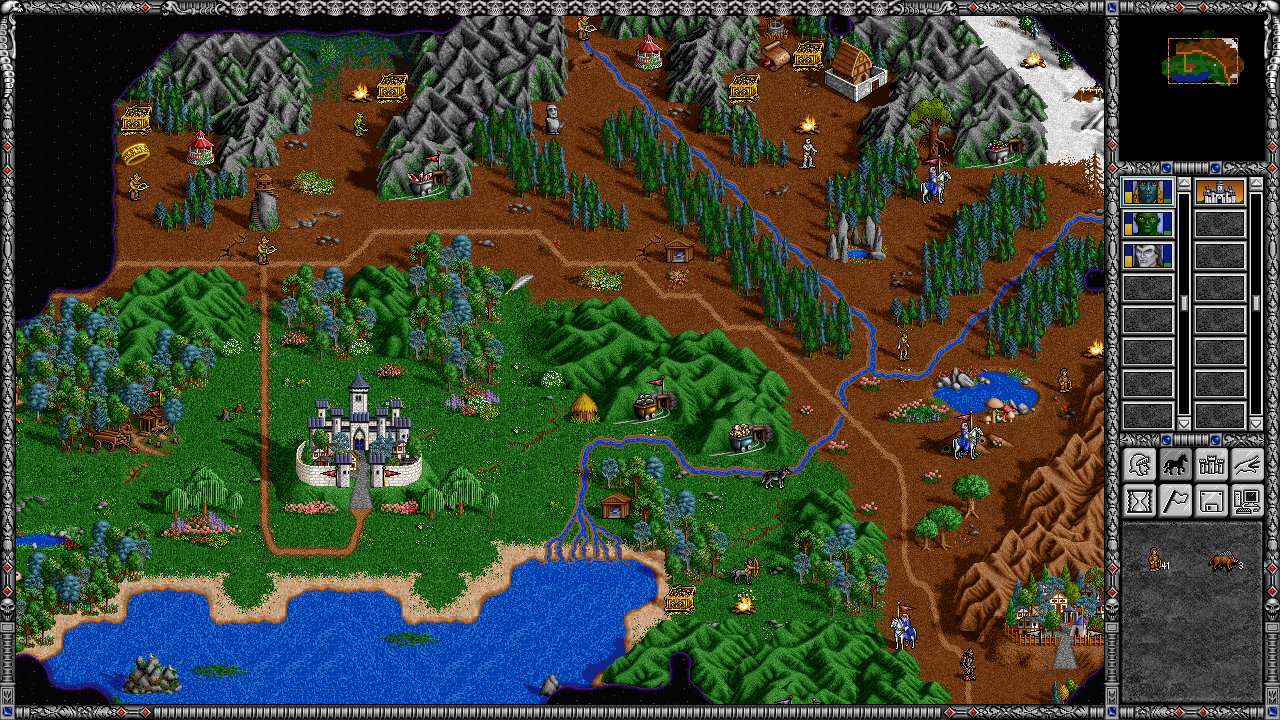Open save options via the floppy disk icon
Screen dimensions: 1280x720
1211,500
